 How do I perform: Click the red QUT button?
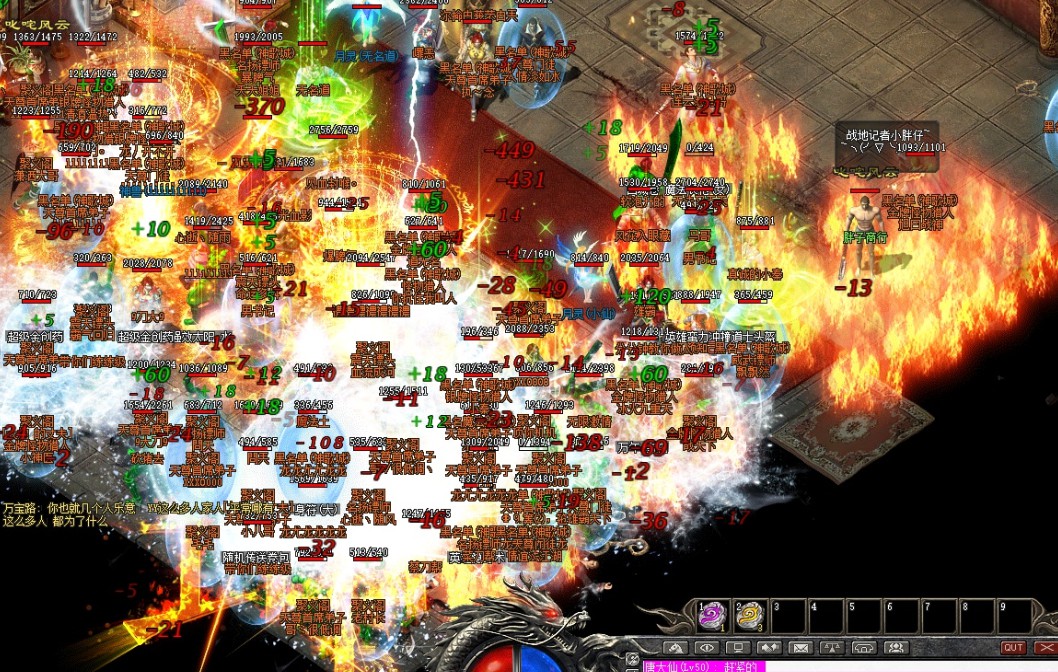1013,647
